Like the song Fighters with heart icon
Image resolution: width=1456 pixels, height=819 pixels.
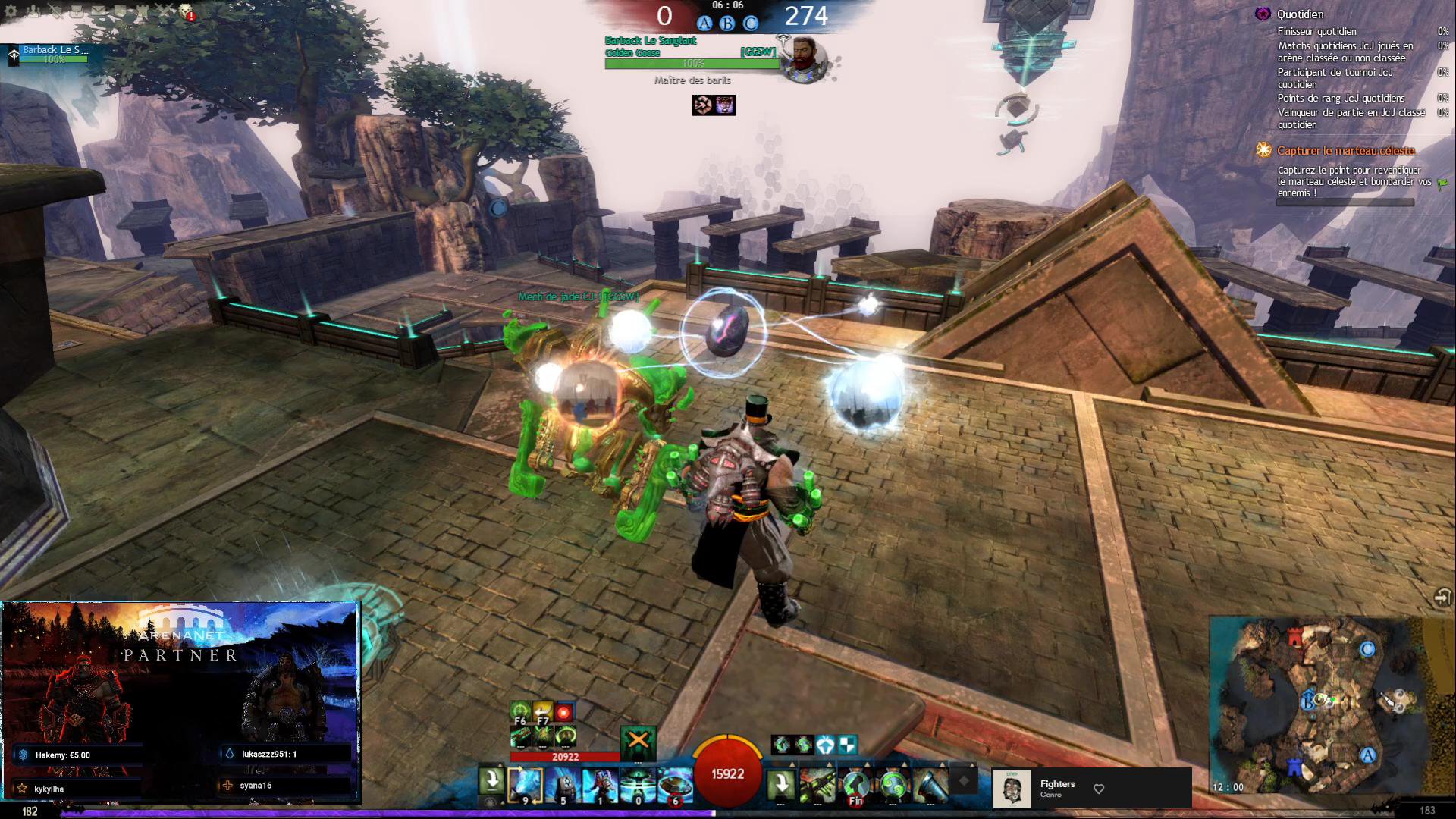pos(1098,789)
